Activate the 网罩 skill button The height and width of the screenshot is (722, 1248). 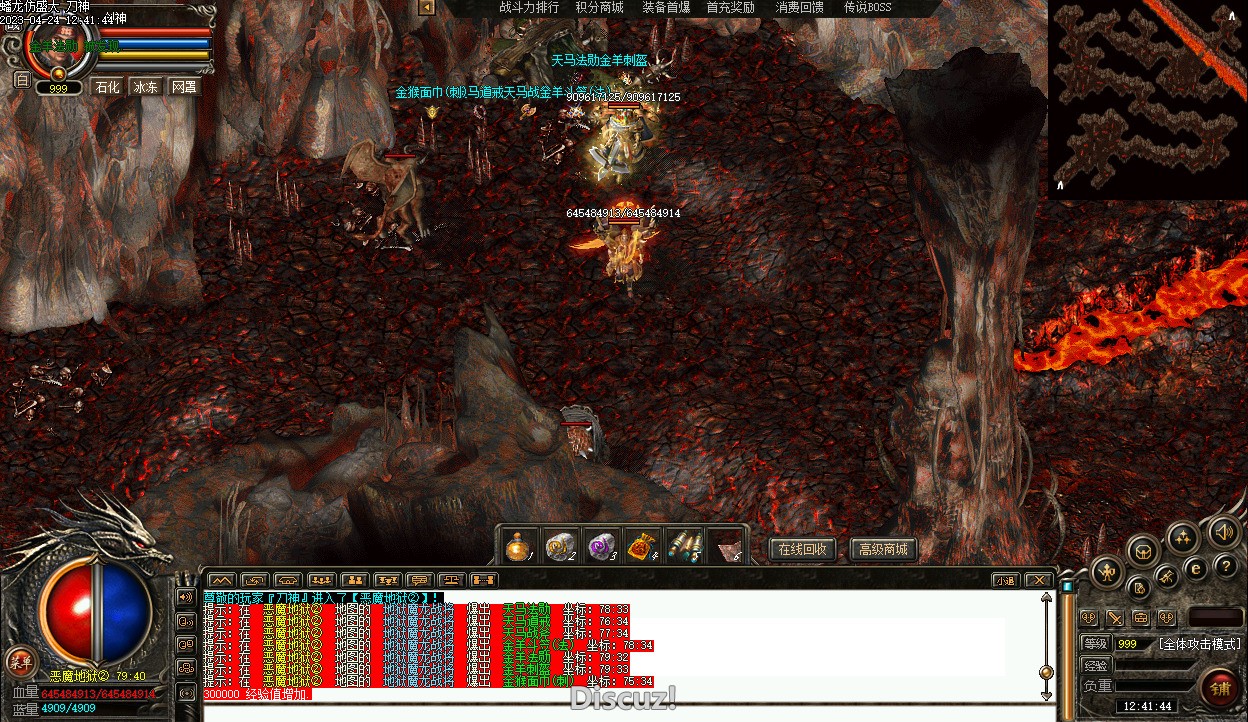tap(184, 87)
